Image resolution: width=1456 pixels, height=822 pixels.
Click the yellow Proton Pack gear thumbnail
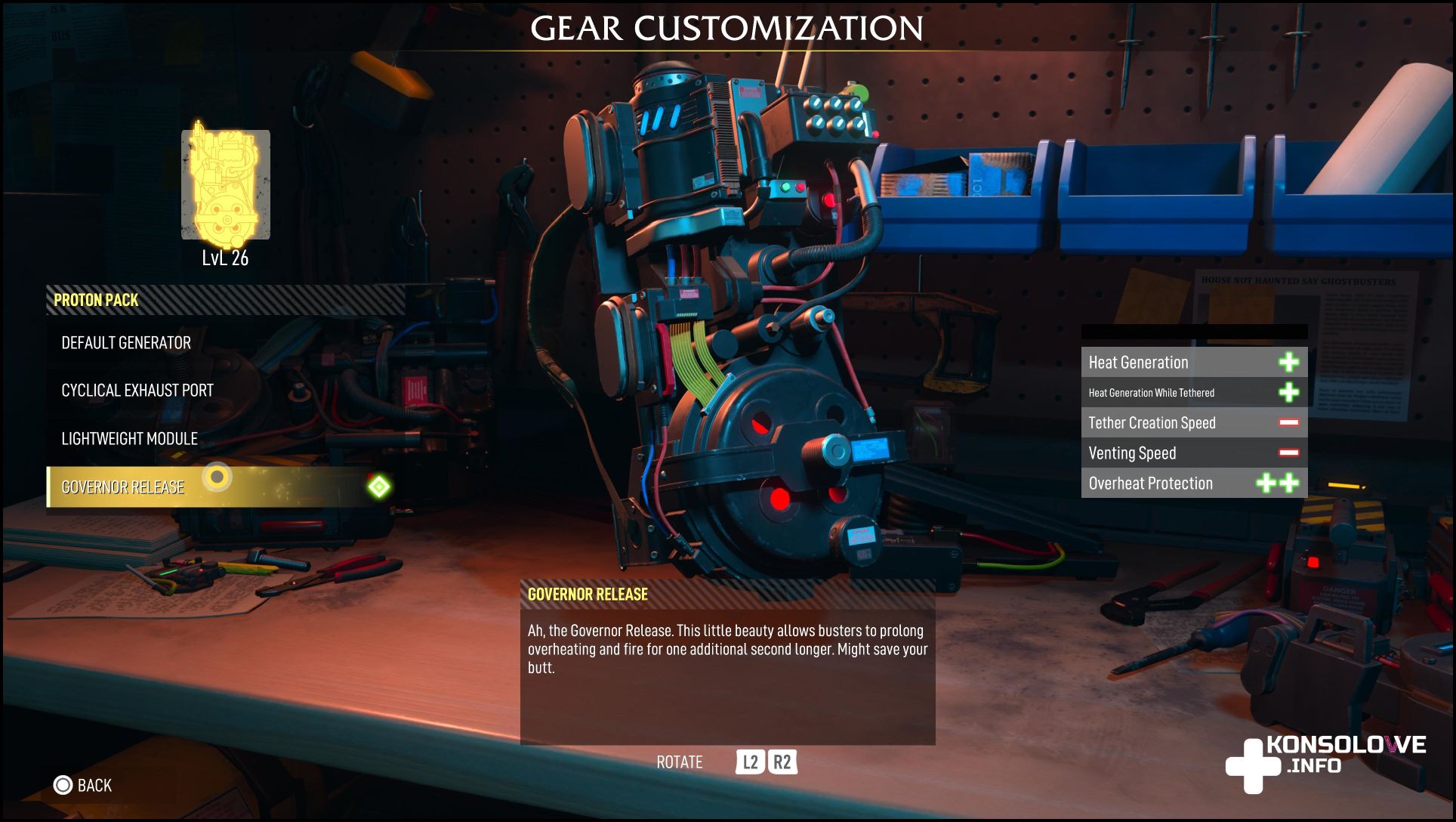[x=225, y=184]
